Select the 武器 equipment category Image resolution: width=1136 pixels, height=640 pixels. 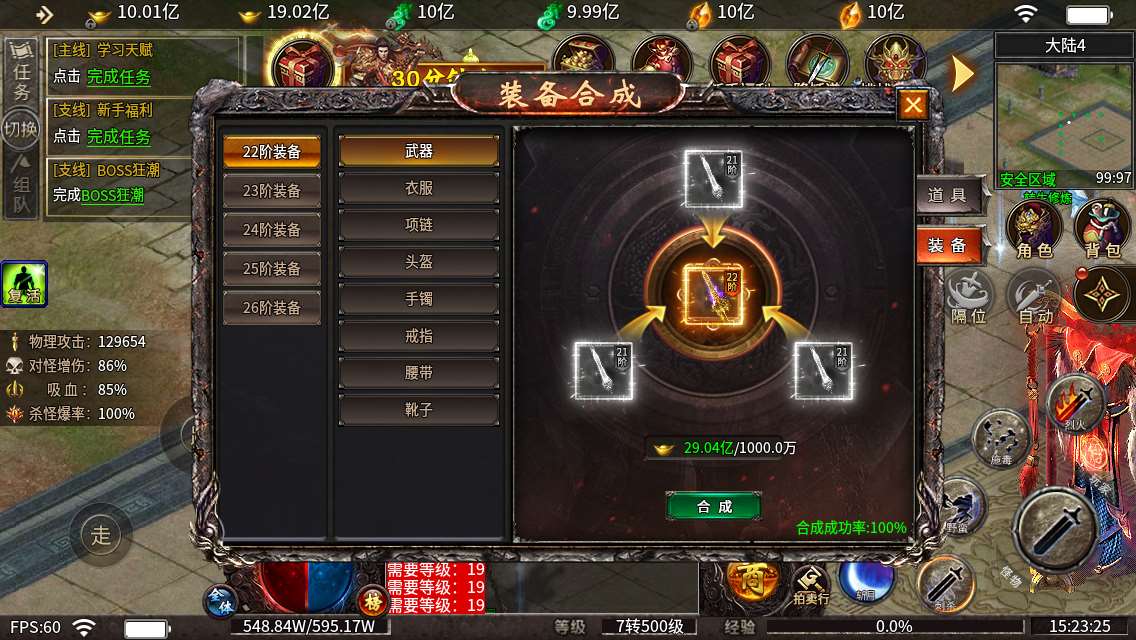(419, 151)
